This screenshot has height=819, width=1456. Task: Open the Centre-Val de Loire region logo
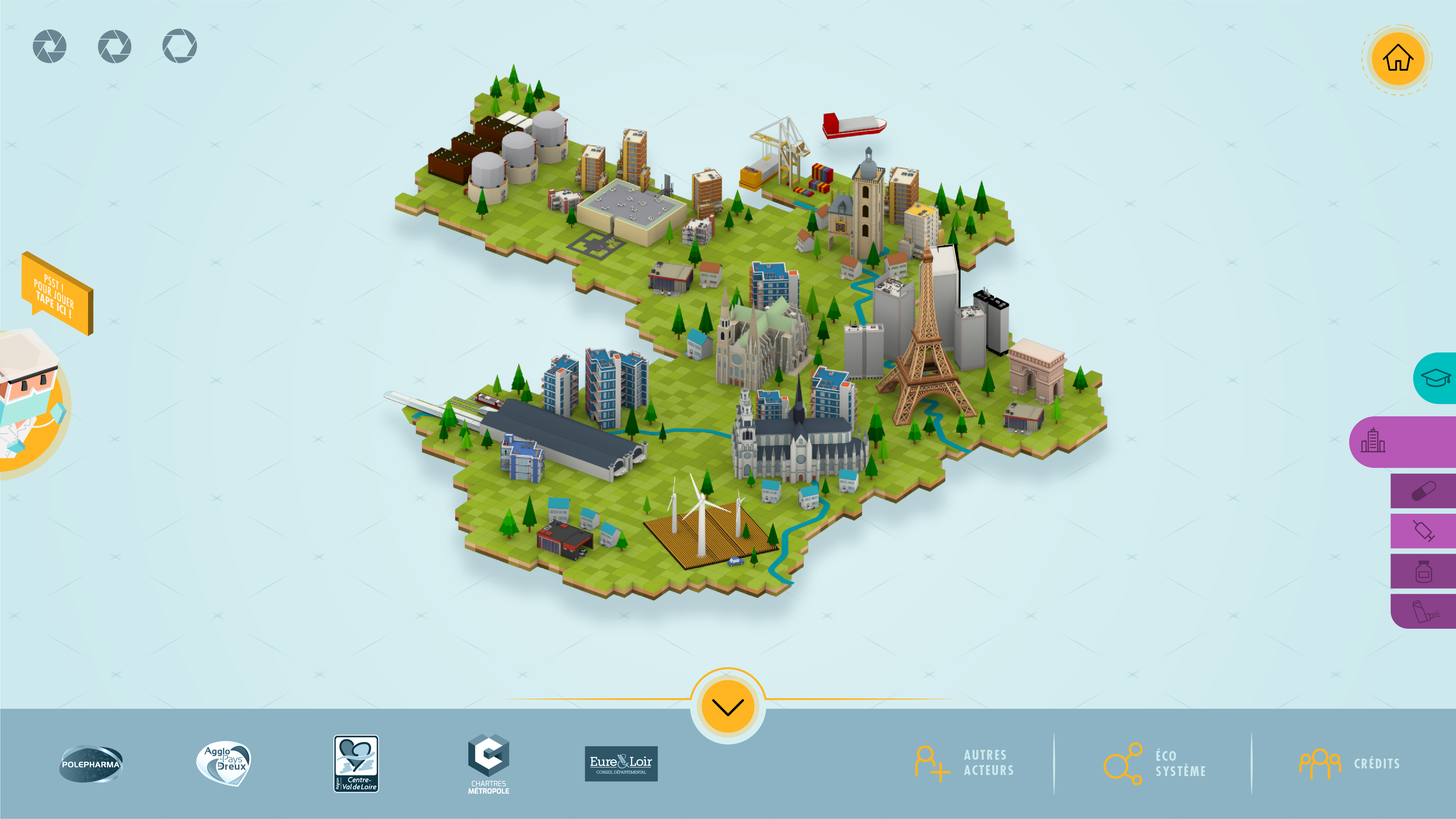(x=356, y=764)
